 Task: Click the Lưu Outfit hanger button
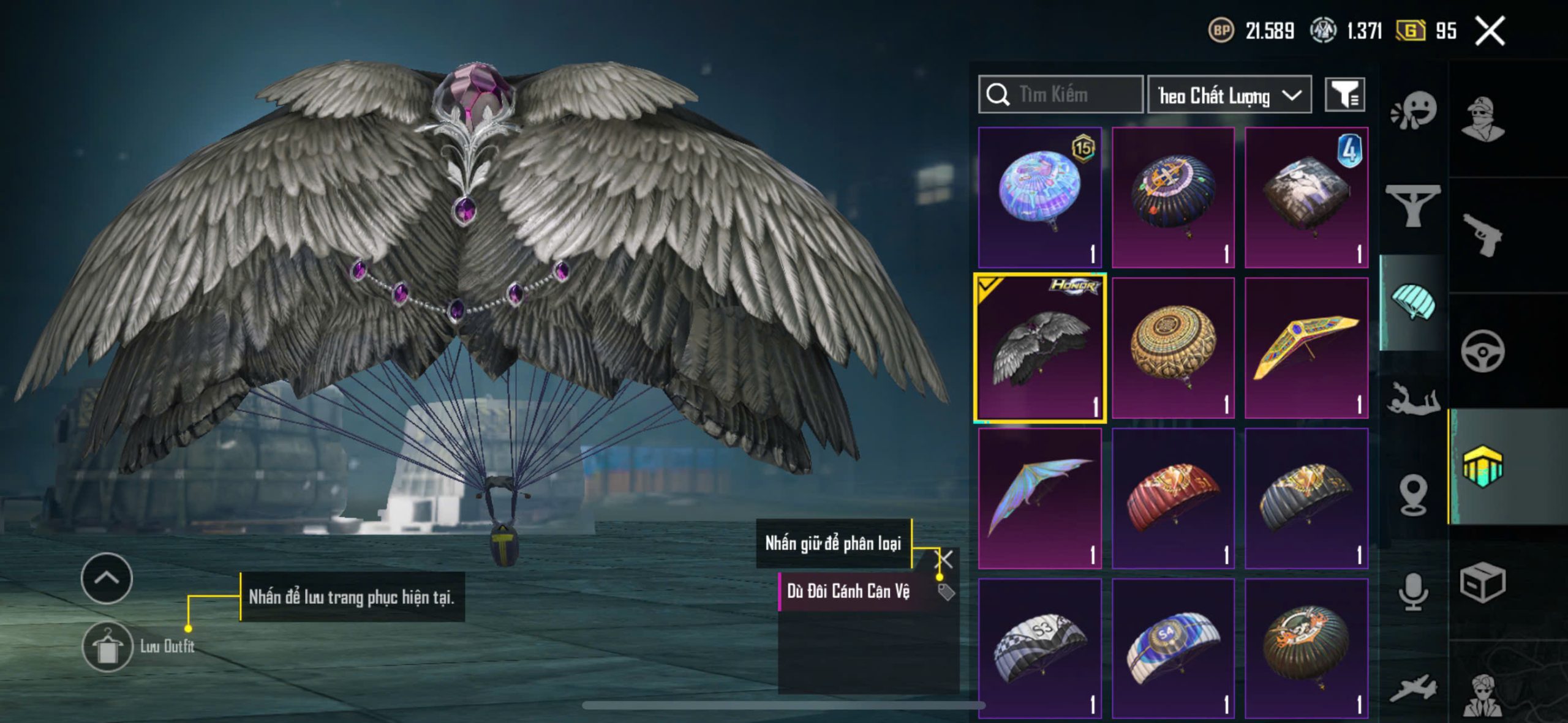(x=107, y=646)
